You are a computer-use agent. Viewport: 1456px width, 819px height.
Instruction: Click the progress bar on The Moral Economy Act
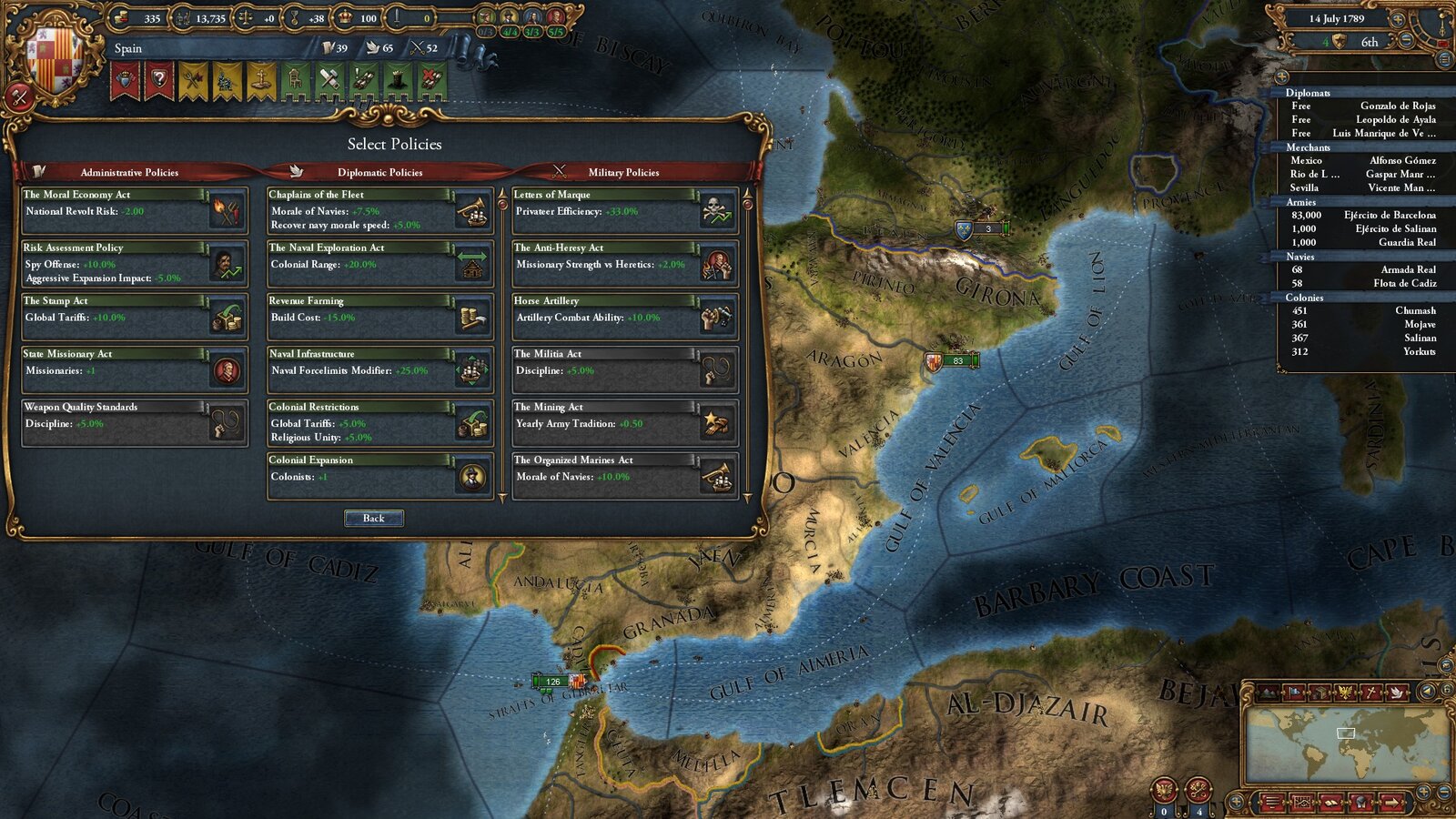pos(114,193)
